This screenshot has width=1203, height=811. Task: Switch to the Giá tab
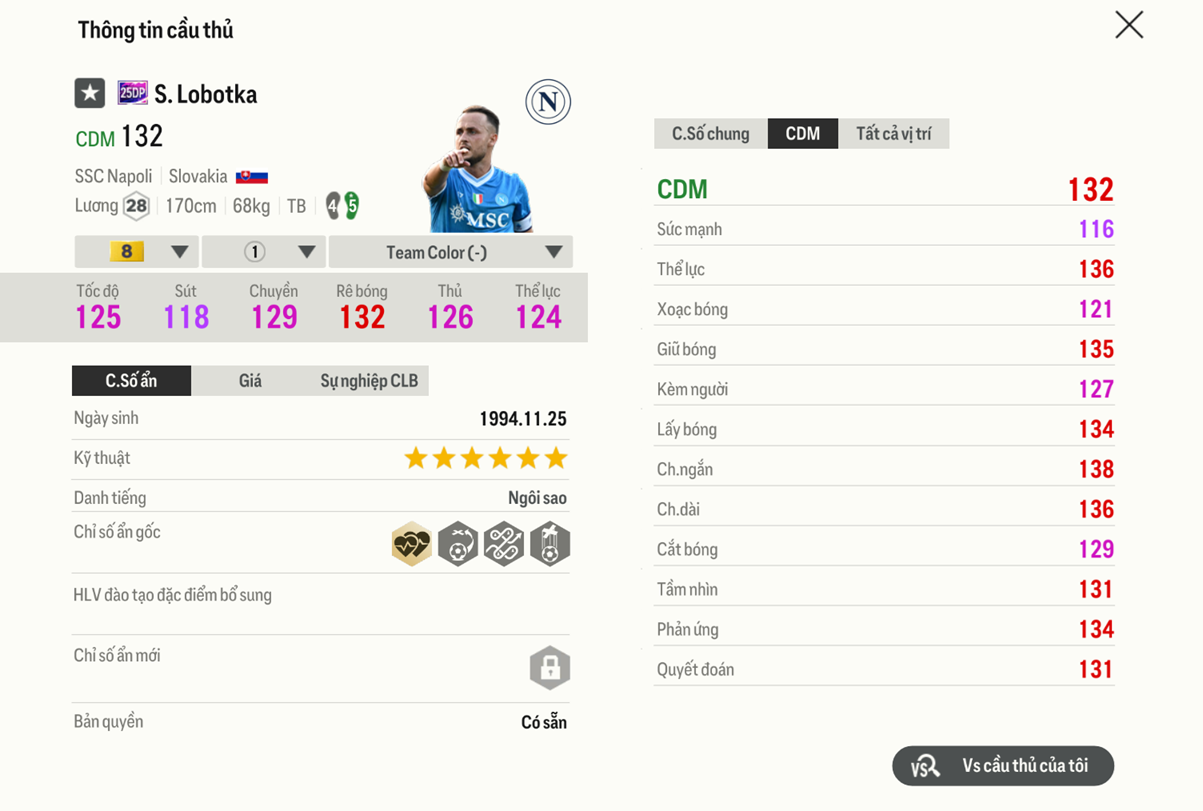point(250,381)
